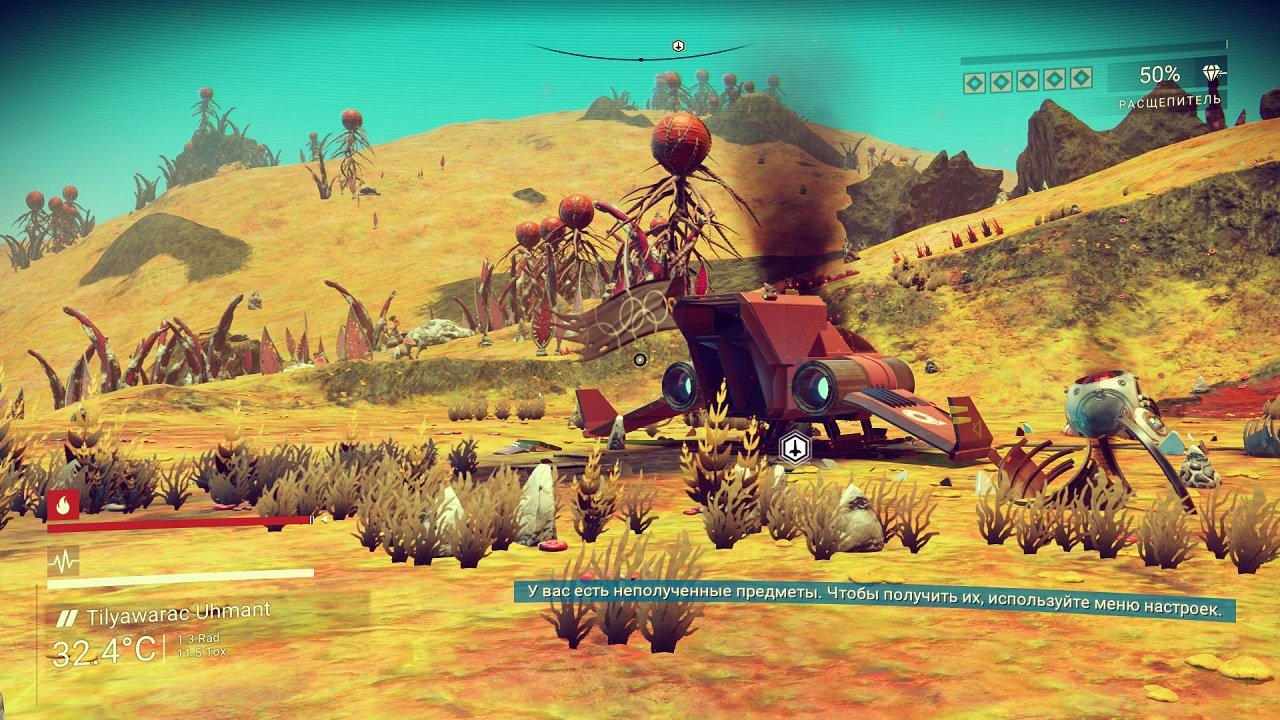
Task: Click the hexagonal interaction marker on the ship
Action: coord(793,448)
